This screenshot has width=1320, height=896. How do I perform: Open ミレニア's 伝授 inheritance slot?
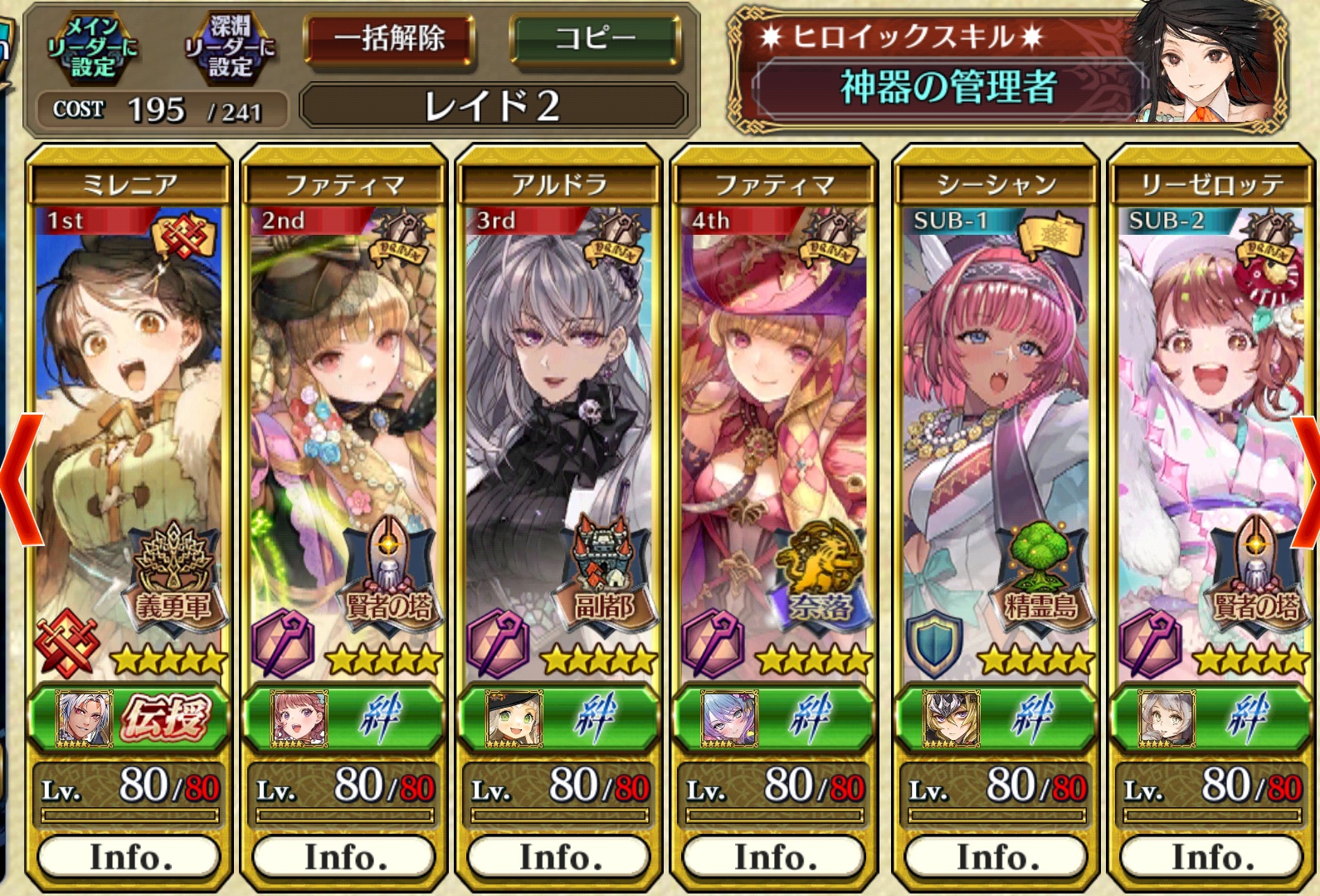[x=129, y=718]
